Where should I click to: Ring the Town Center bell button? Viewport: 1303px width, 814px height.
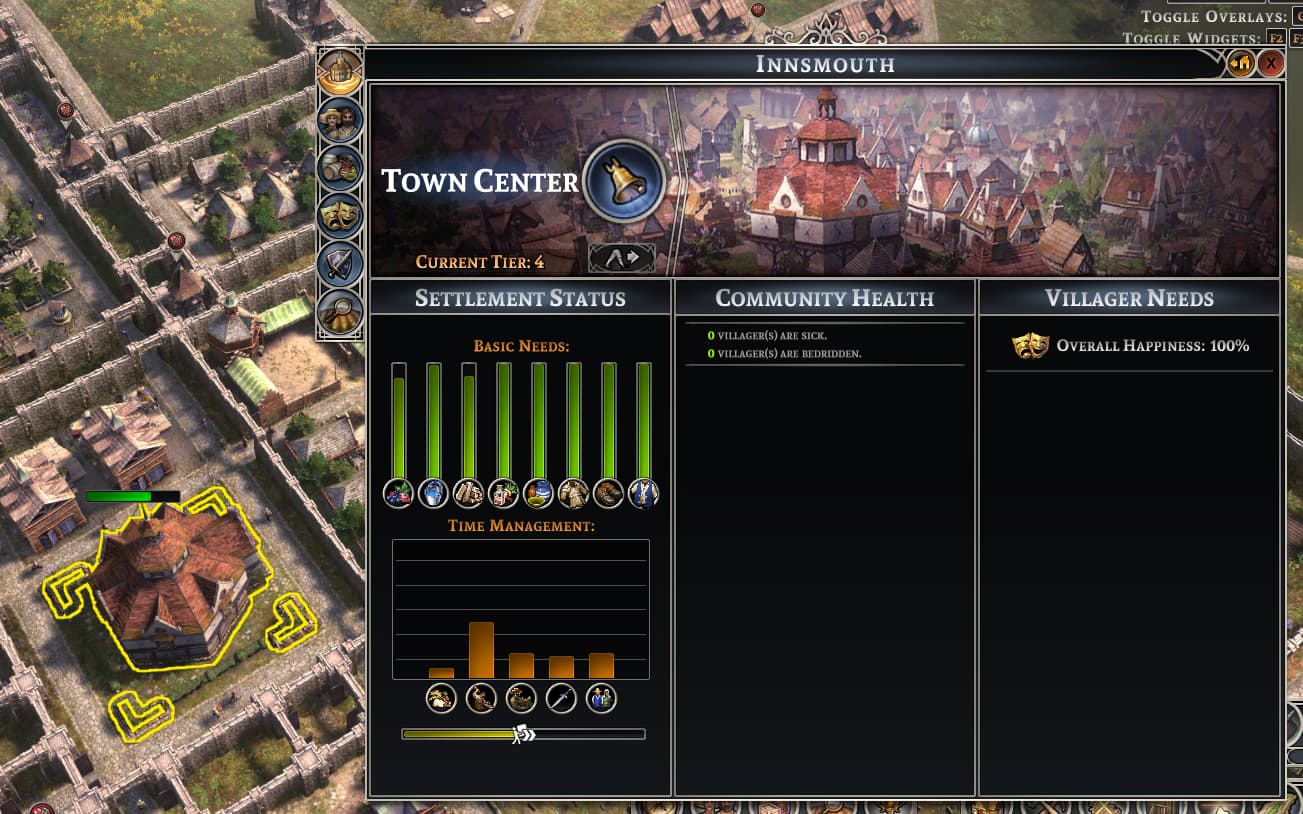(x=624, y=181)
